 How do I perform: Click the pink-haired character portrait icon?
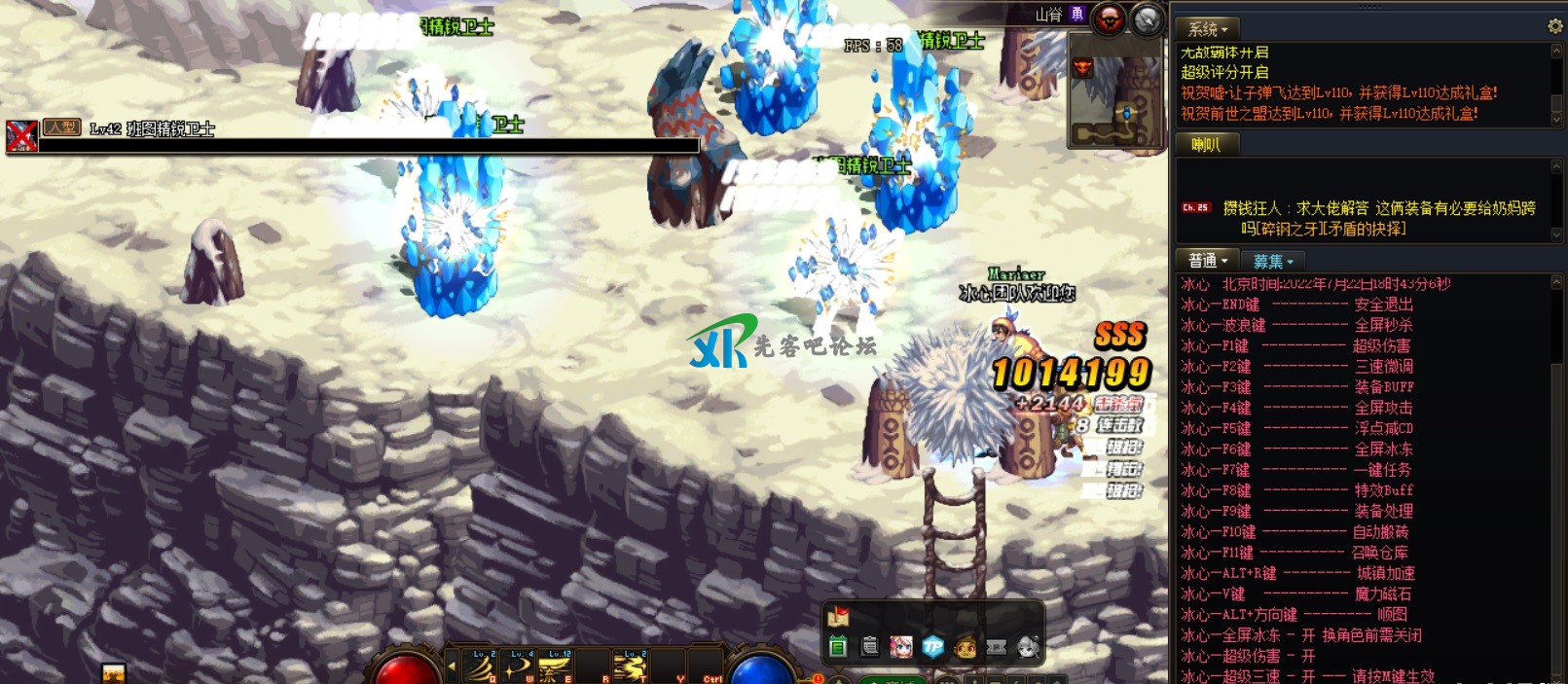pos(901,646)
